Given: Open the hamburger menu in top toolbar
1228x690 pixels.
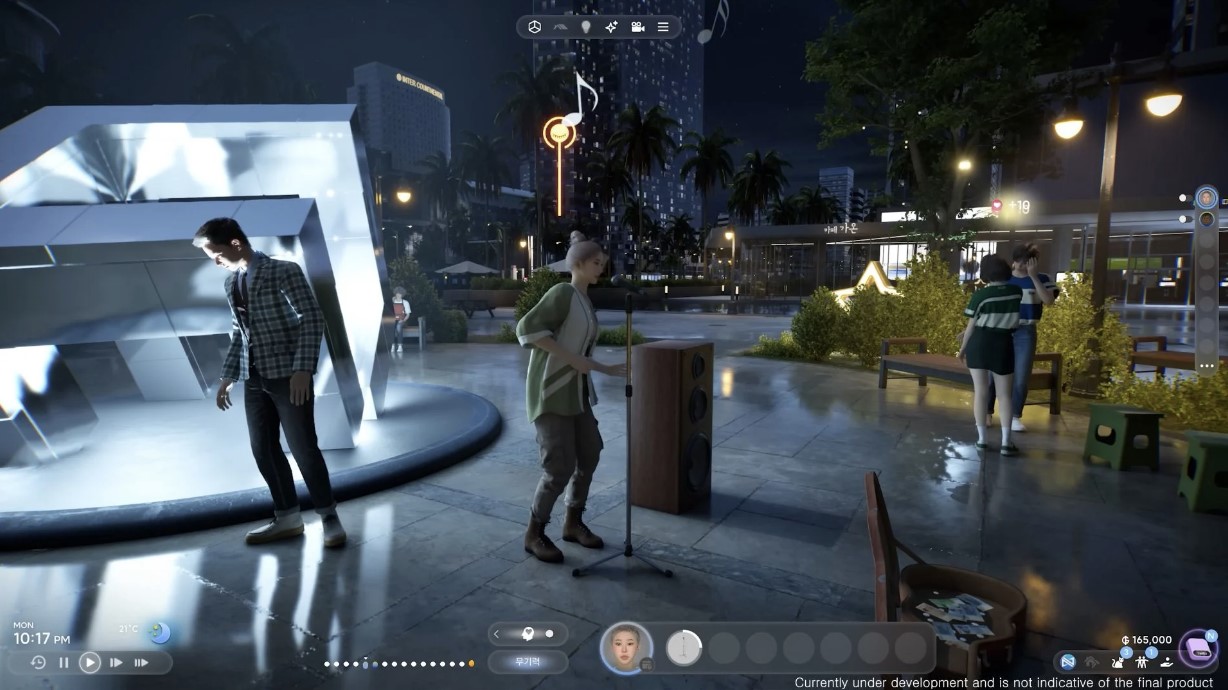Looking at the screenshot, I should click(x=663, y=27).
